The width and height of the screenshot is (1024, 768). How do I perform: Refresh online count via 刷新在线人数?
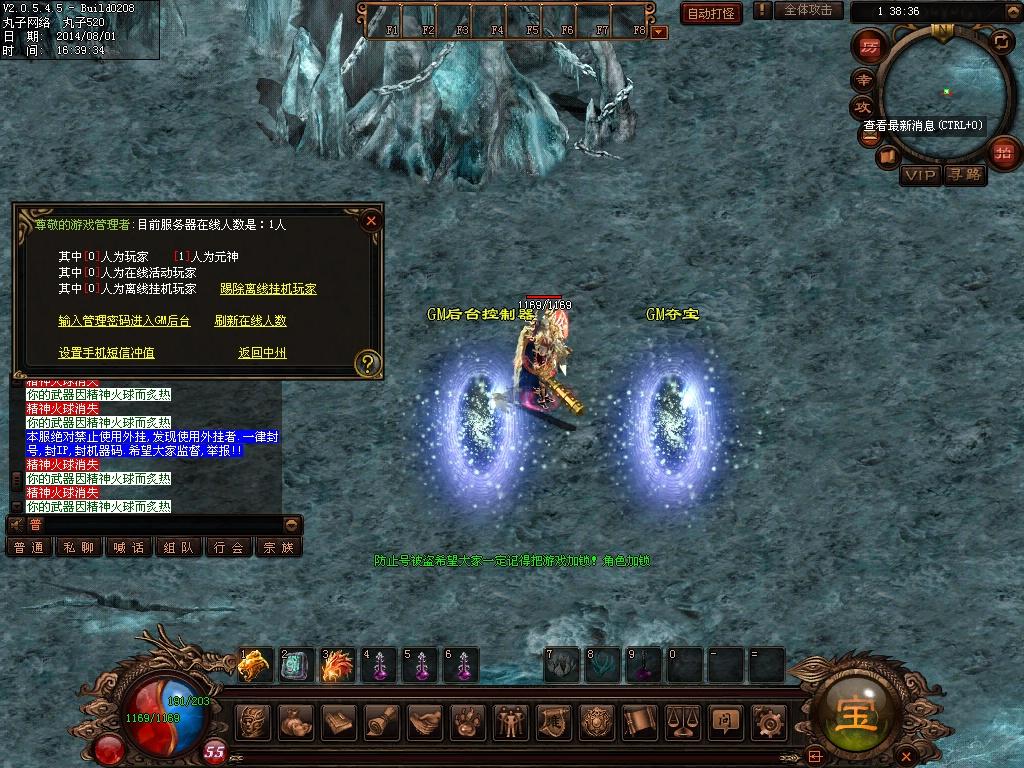pos(250,321)
